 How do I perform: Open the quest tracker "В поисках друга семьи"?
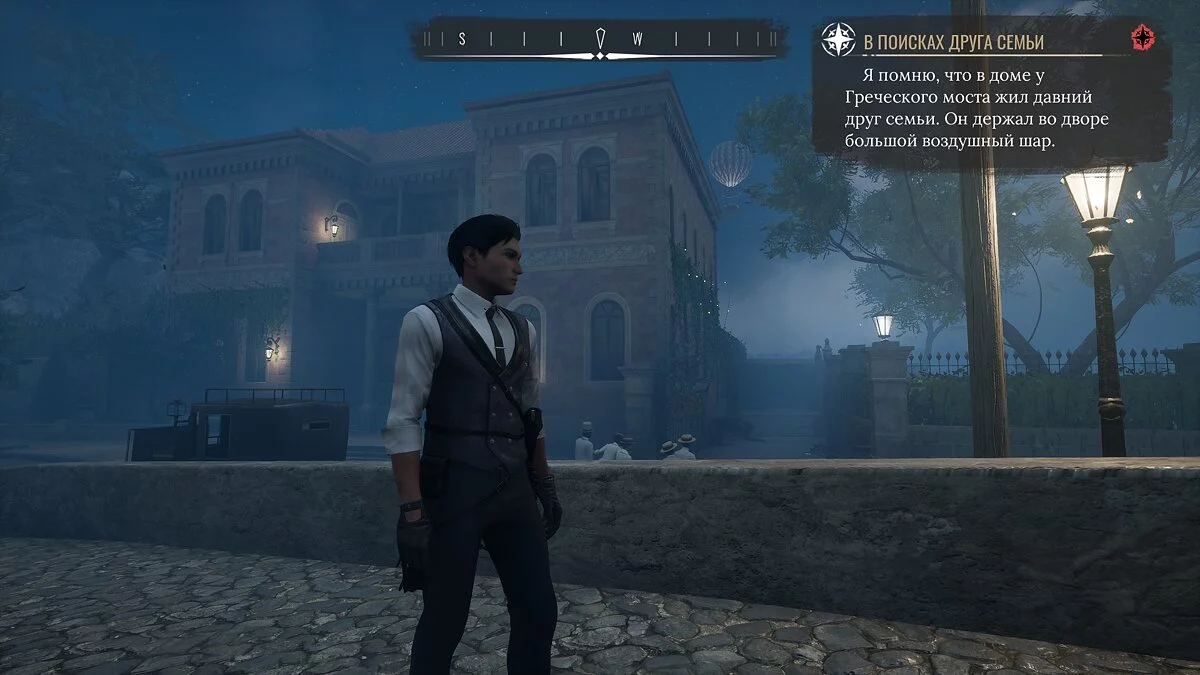[x=953, y=42]
